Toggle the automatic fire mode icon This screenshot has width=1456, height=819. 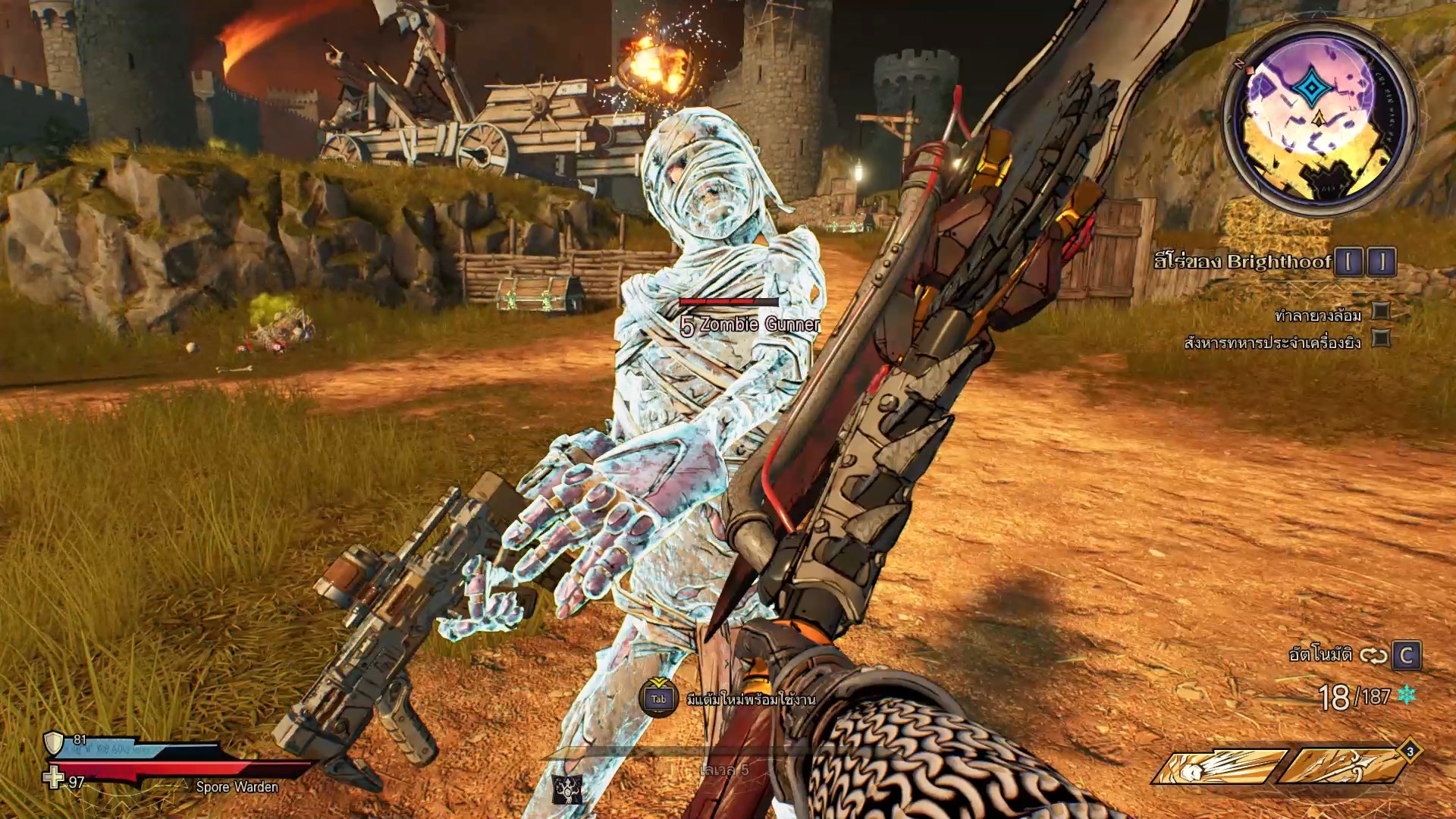click(x=1373, y=655)
